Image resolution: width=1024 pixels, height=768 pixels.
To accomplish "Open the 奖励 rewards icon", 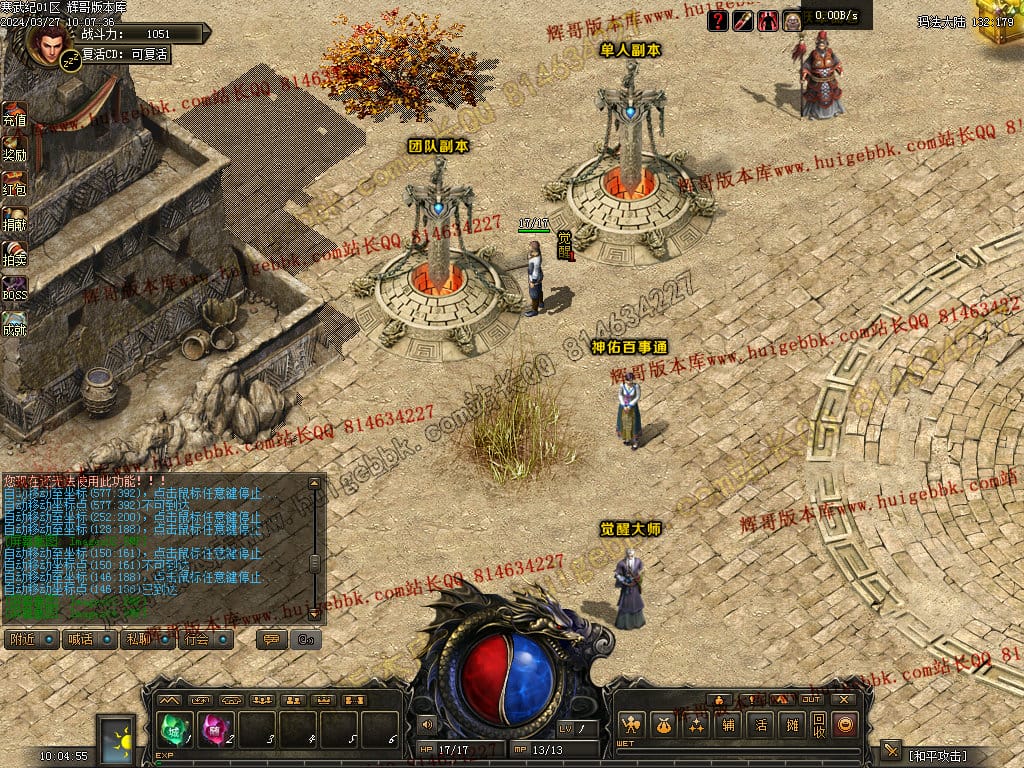I will 14,150.
